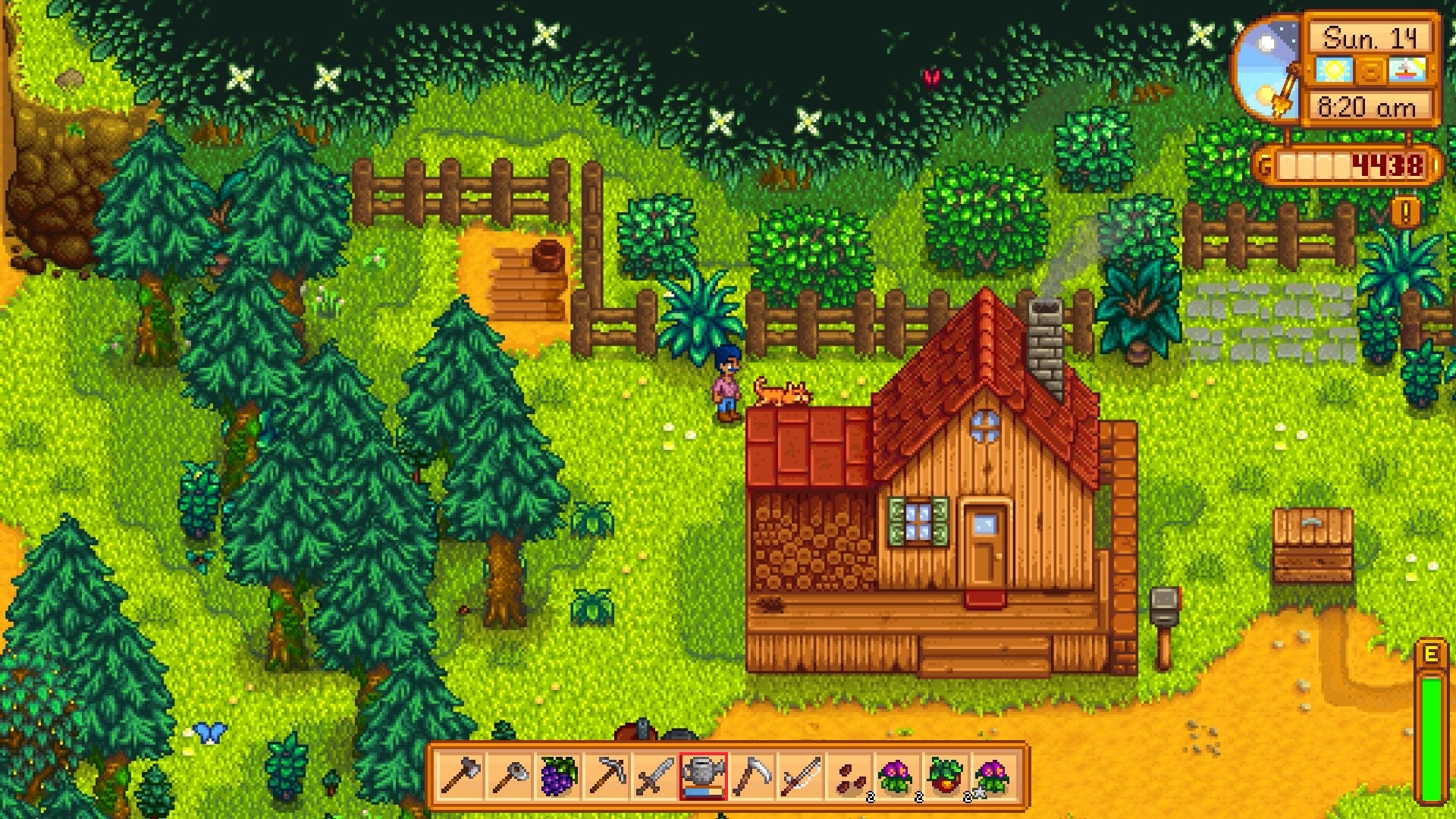This screenshot has width=1456, height=819.
Task: Choose the hoe tool slot
Action: pyautogui.click(x=509, y=777)
